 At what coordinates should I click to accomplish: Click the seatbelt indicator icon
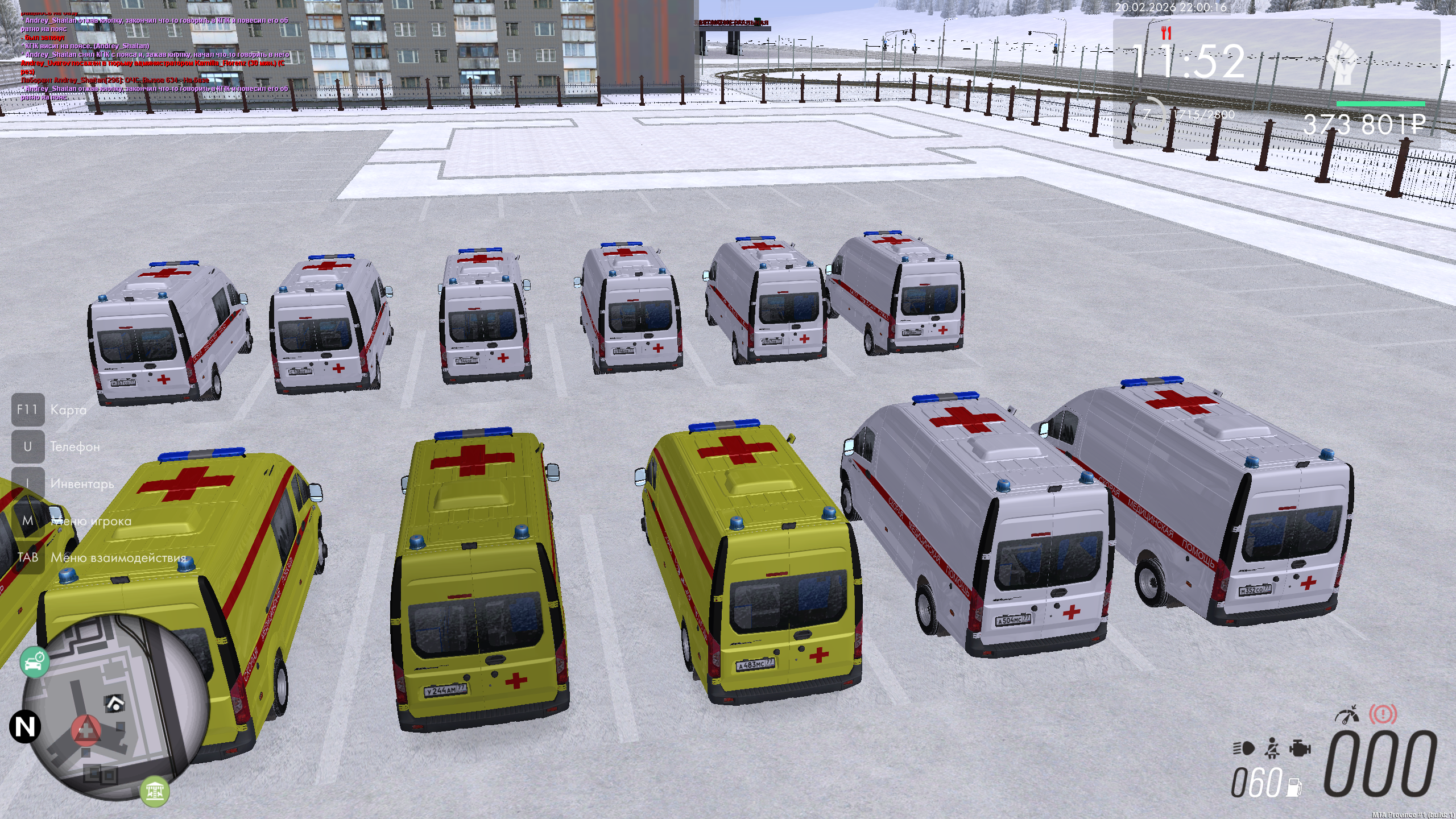1272,748
